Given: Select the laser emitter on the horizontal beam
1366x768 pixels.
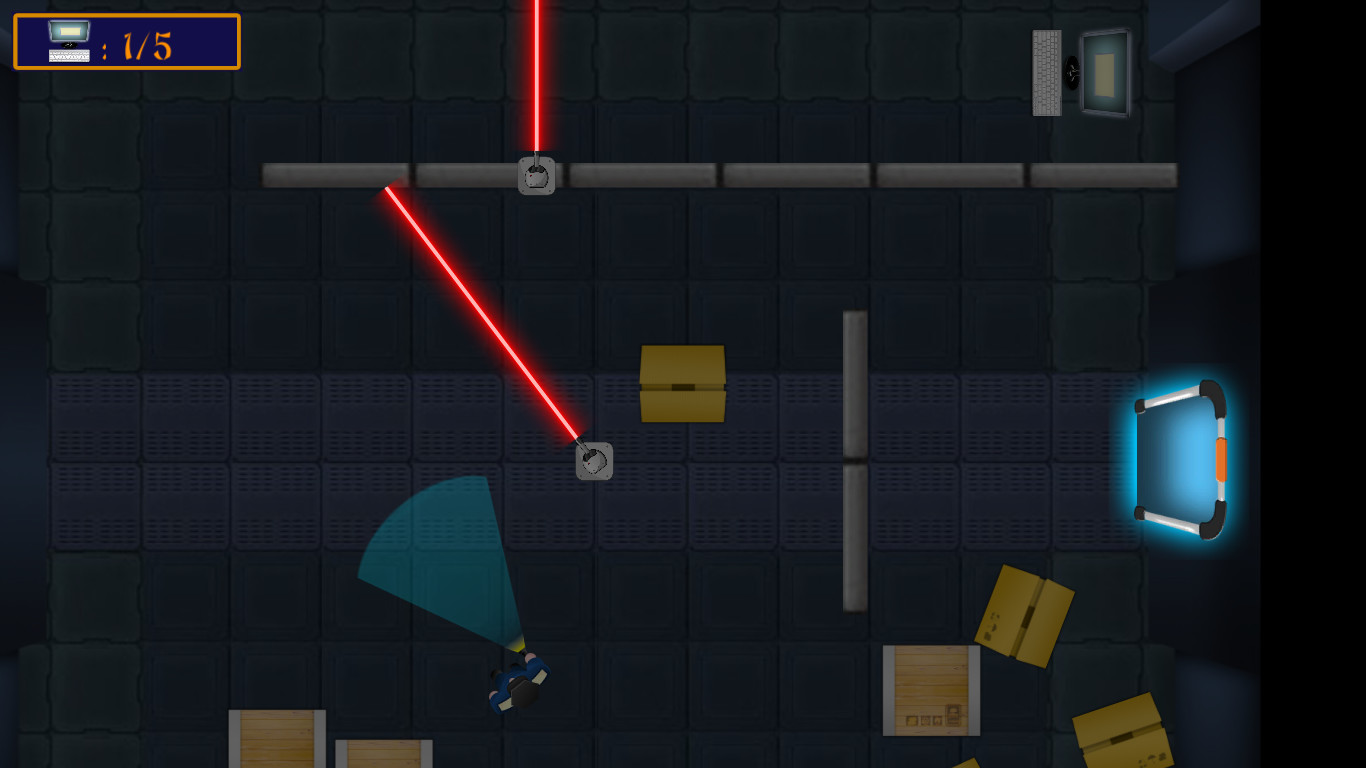Looking at the screenshot, I should (x=538, y=174).
